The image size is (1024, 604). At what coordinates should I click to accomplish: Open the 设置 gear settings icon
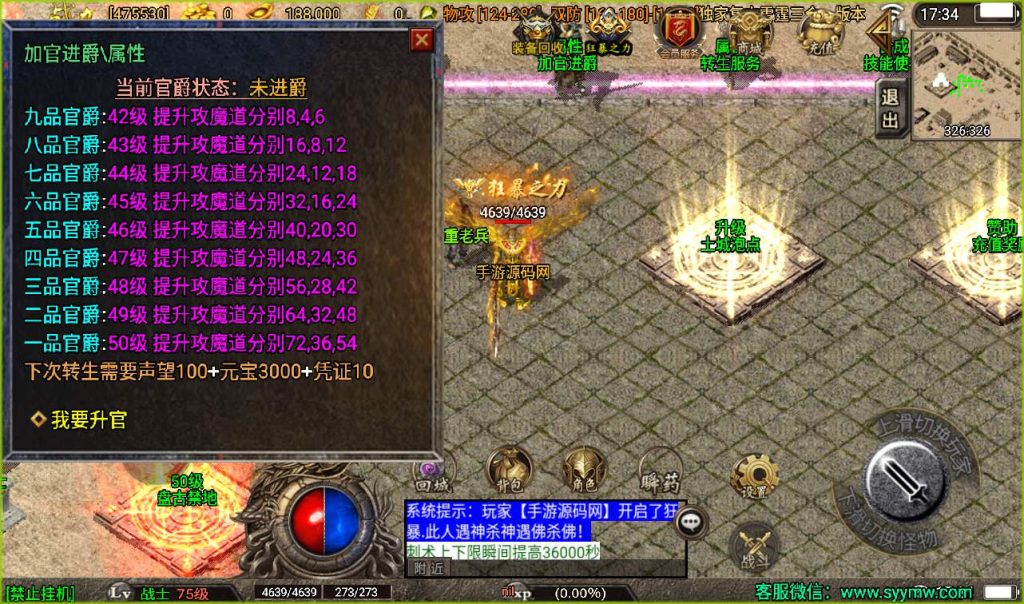754,478
